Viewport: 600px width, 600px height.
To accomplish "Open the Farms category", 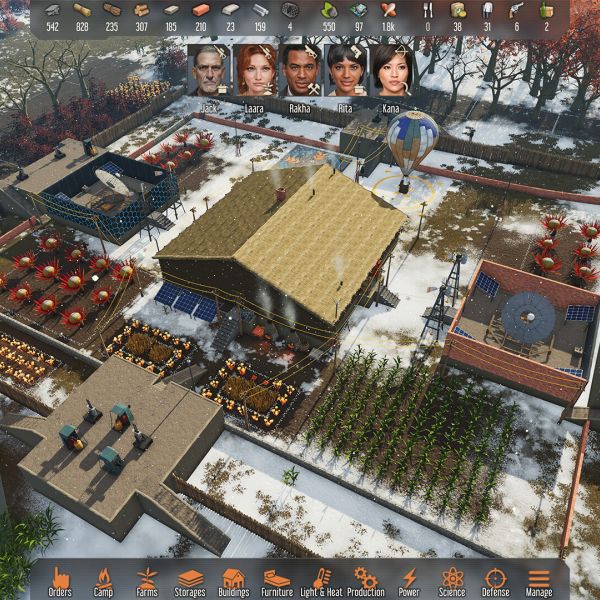I will 147,579.
